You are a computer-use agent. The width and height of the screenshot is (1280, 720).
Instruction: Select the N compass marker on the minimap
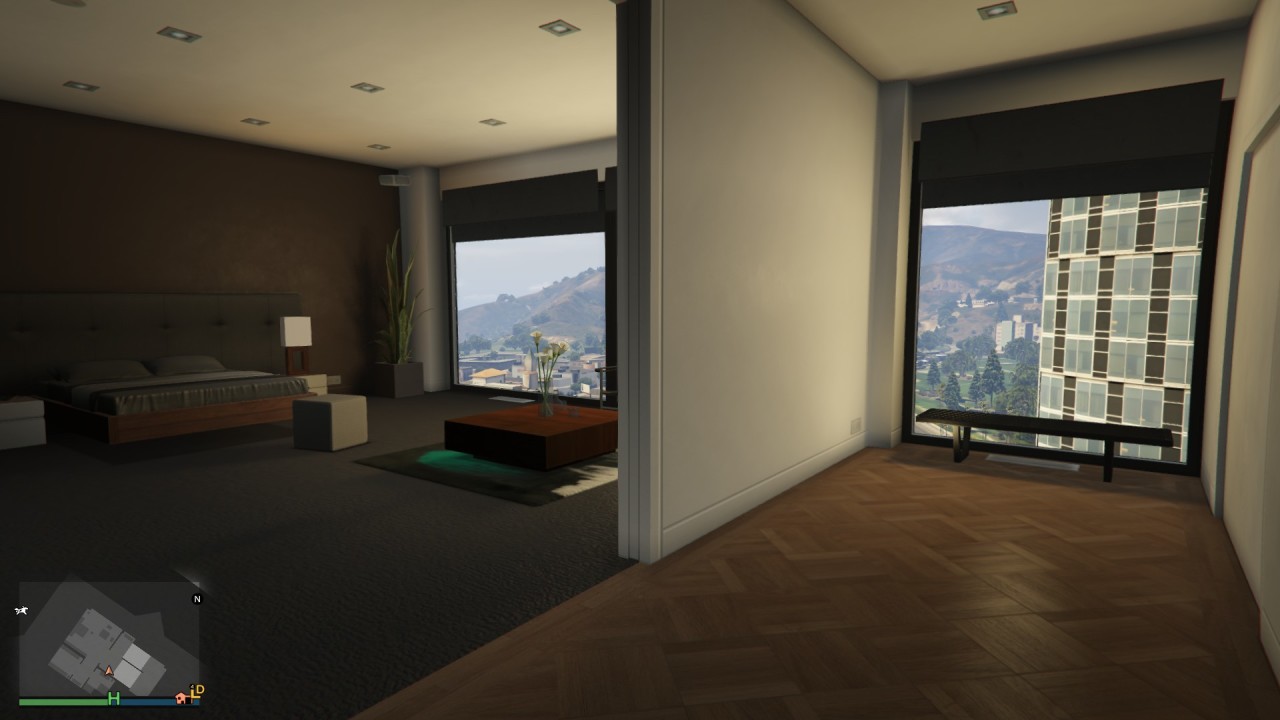[x=197, y=599]
